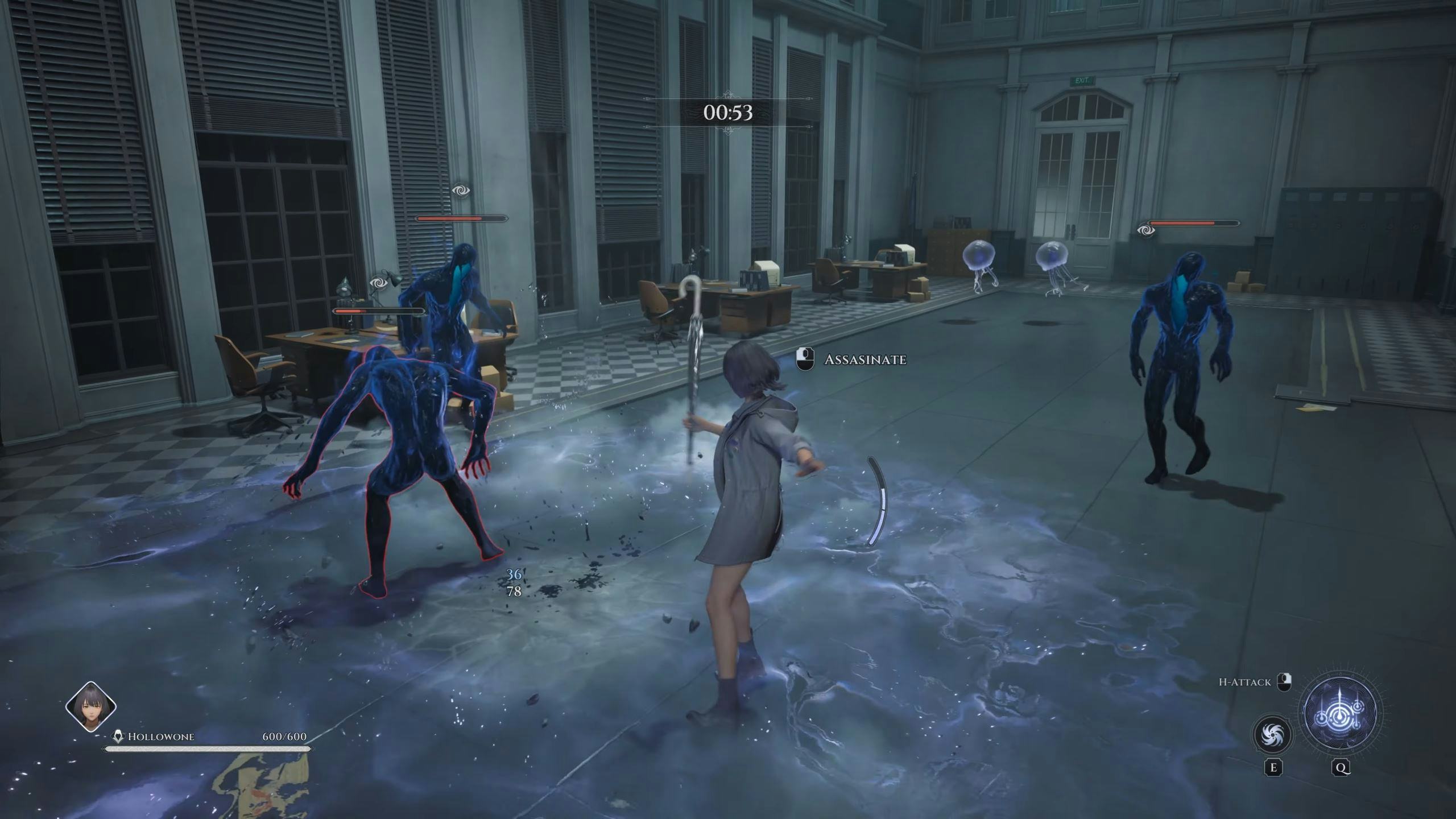Activate the large glowing clockwork ultimate ability
1456x819 pixels.
tap(1341, 713)
